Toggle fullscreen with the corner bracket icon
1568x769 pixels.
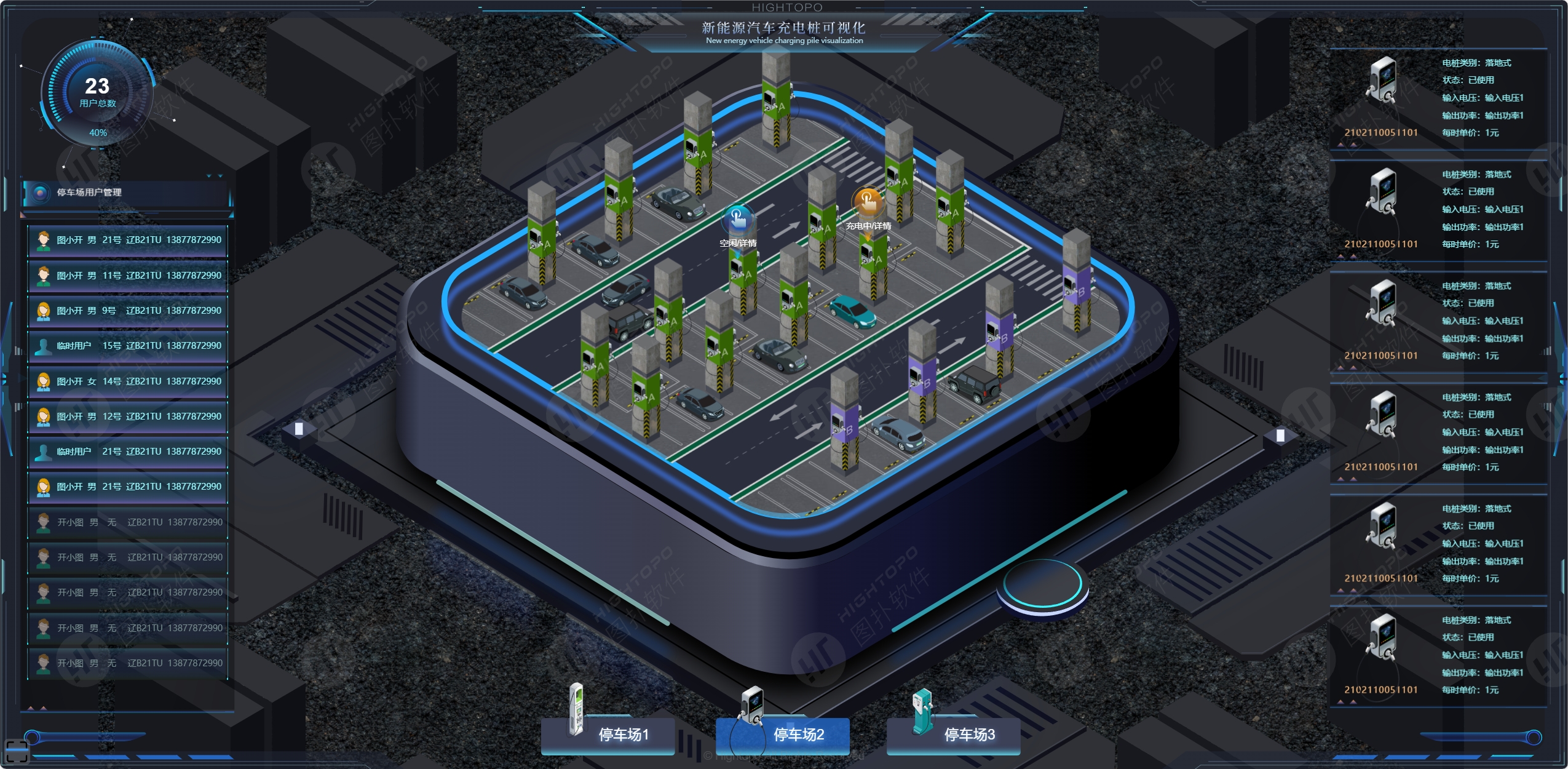17,751
